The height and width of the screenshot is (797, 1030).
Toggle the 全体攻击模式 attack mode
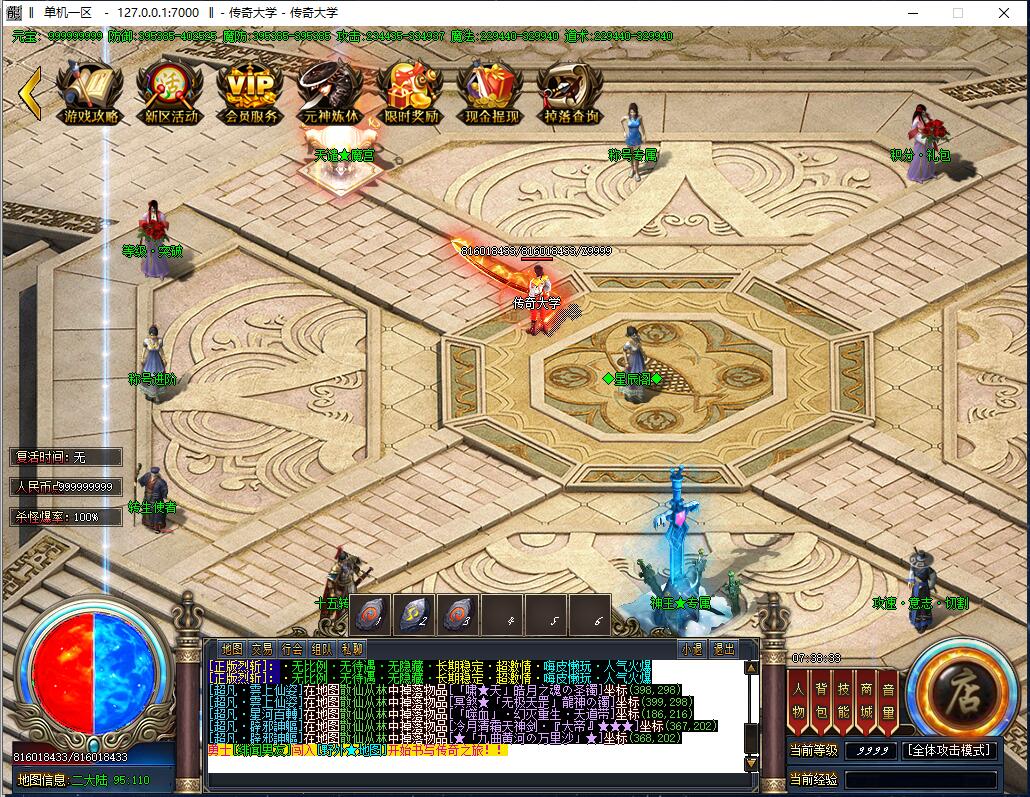(x=950, y=750)
